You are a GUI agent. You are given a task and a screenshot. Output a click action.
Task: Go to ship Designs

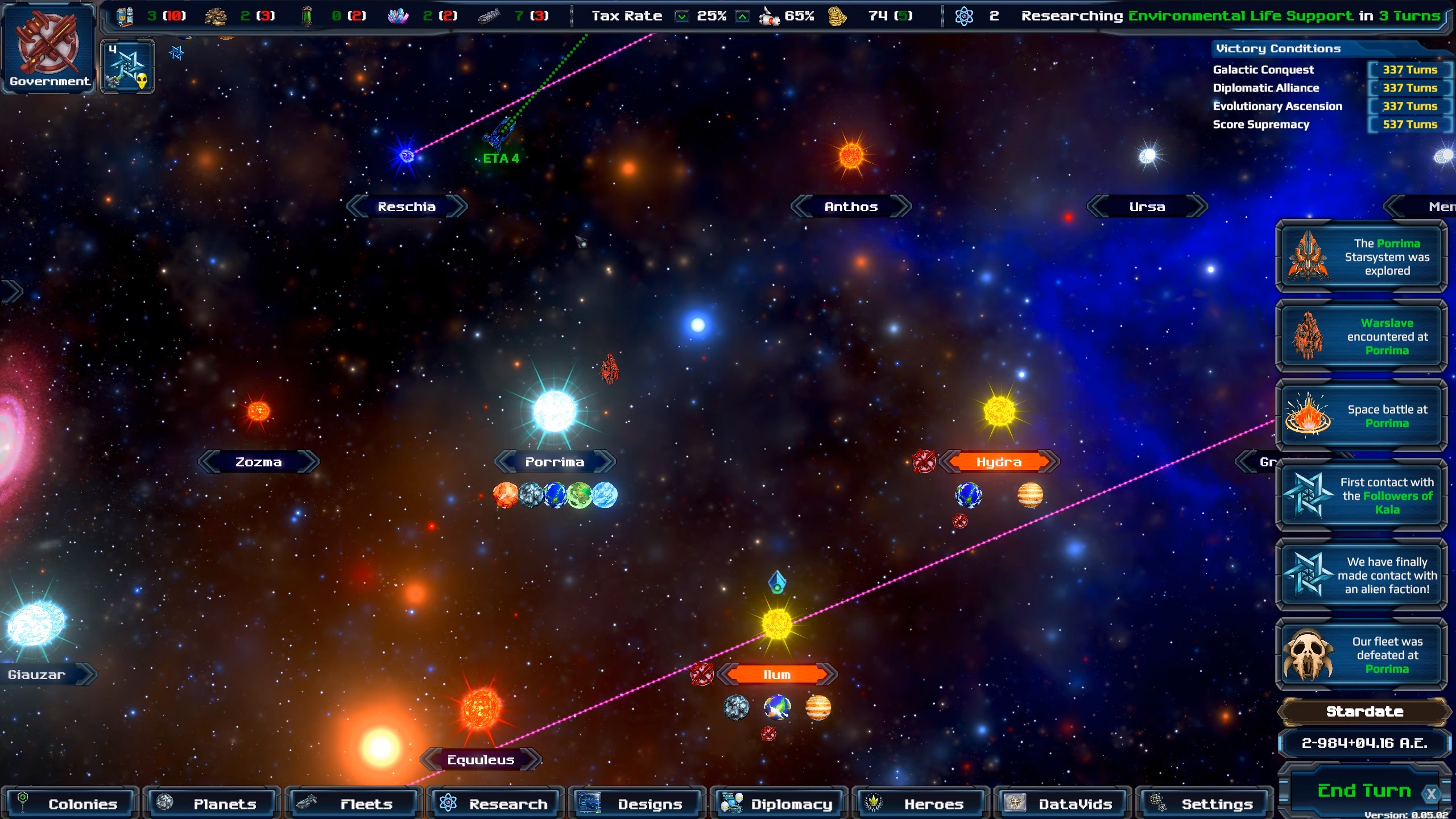pos(636,804)
